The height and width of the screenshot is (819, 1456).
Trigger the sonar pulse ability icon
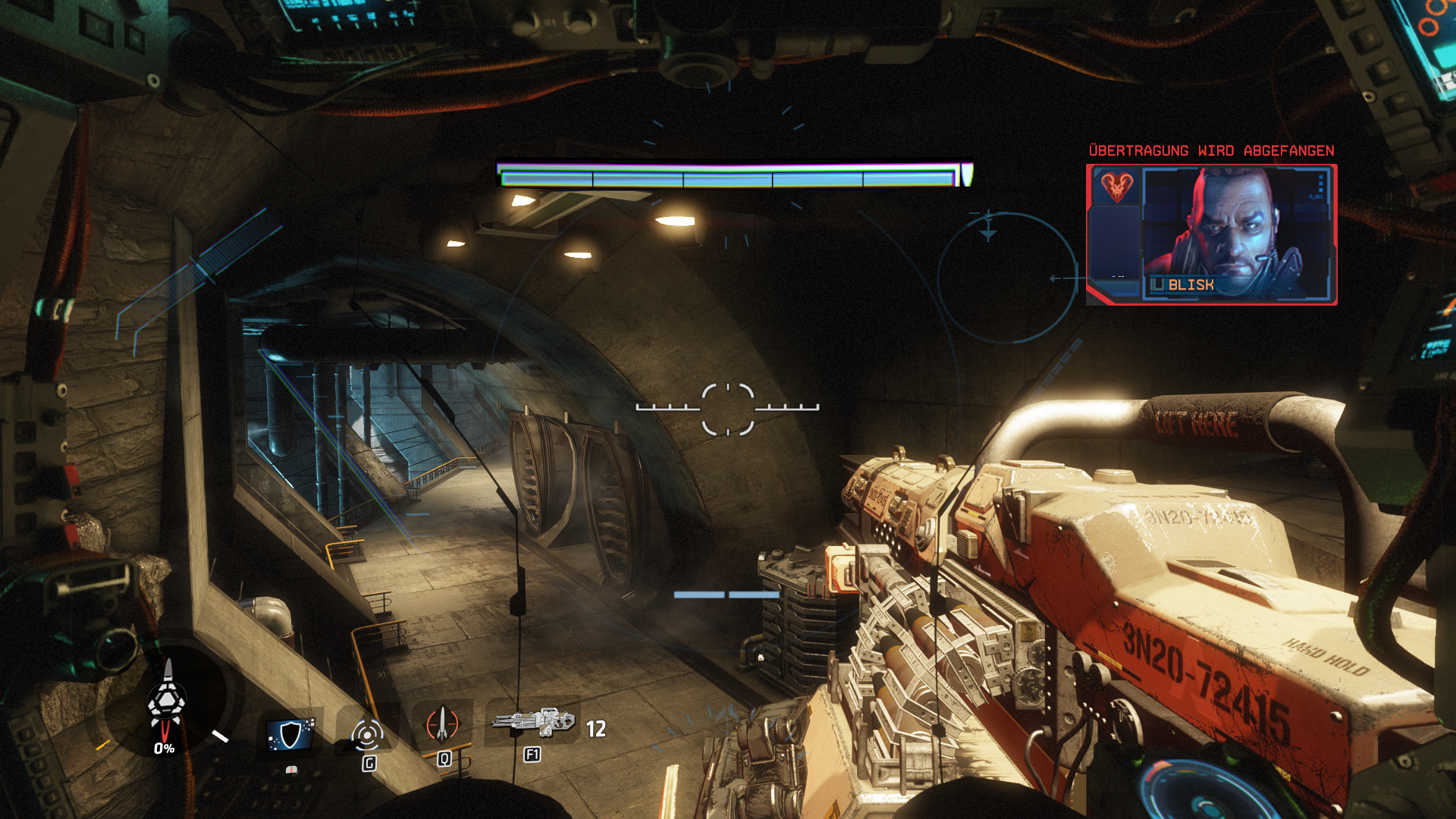367,734
